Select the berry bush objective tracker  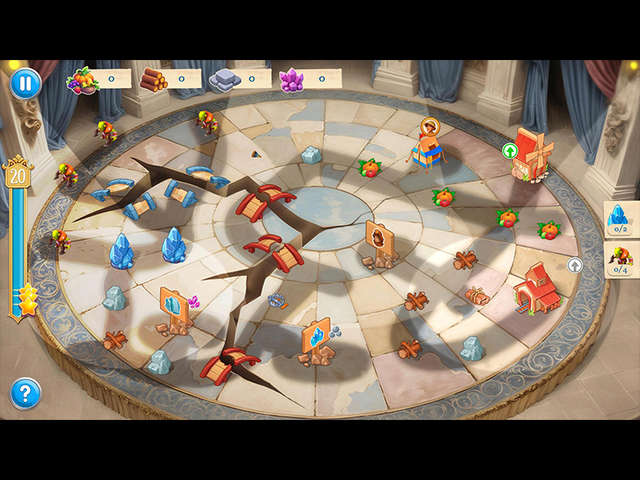(x=621, y=260)
